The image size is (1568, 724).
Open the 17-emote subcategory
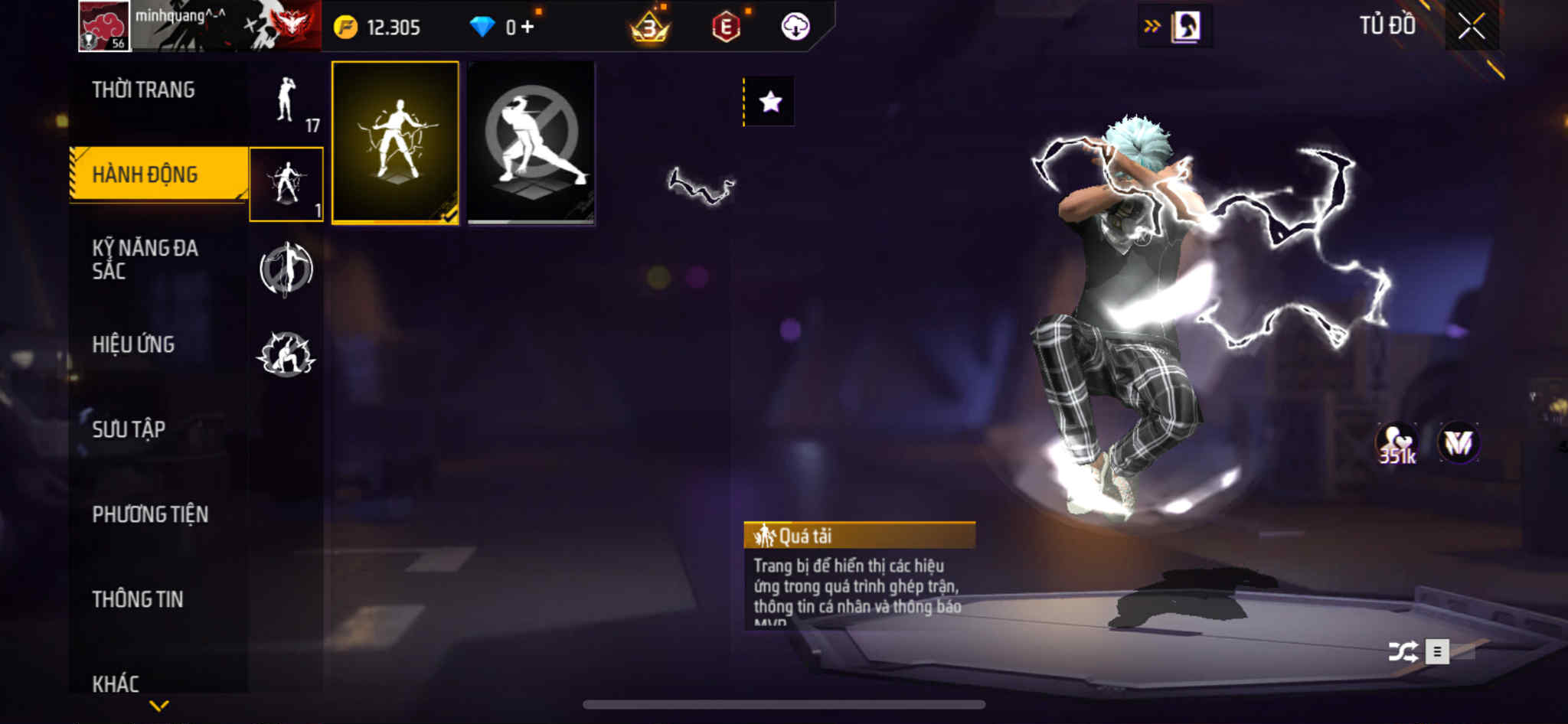tap(287, 102)
